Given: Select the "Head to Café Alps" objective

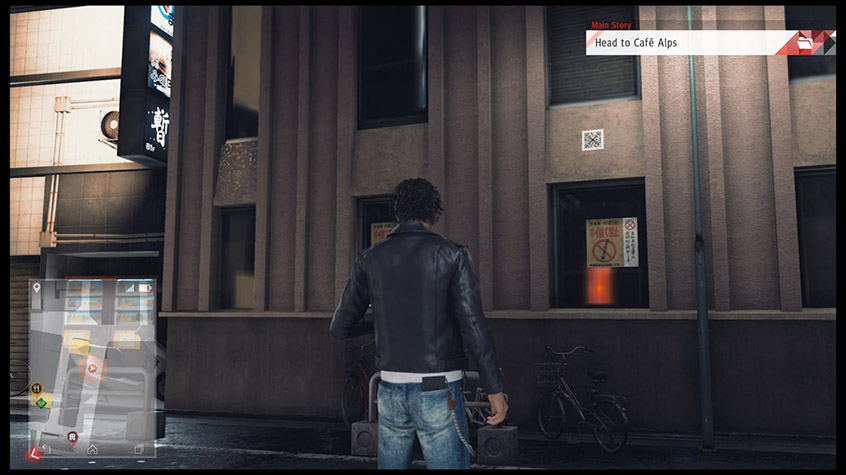Looking at the screenshot, I should coord(680,42).
